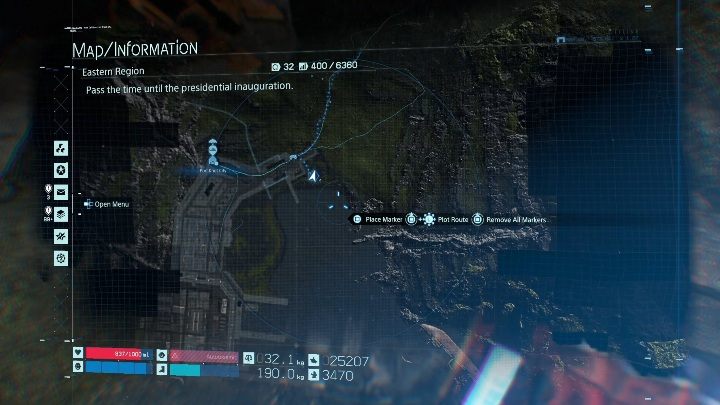
Task: Select the facility icon along the route
Action: pyautogui.click(x=292, y=158)
